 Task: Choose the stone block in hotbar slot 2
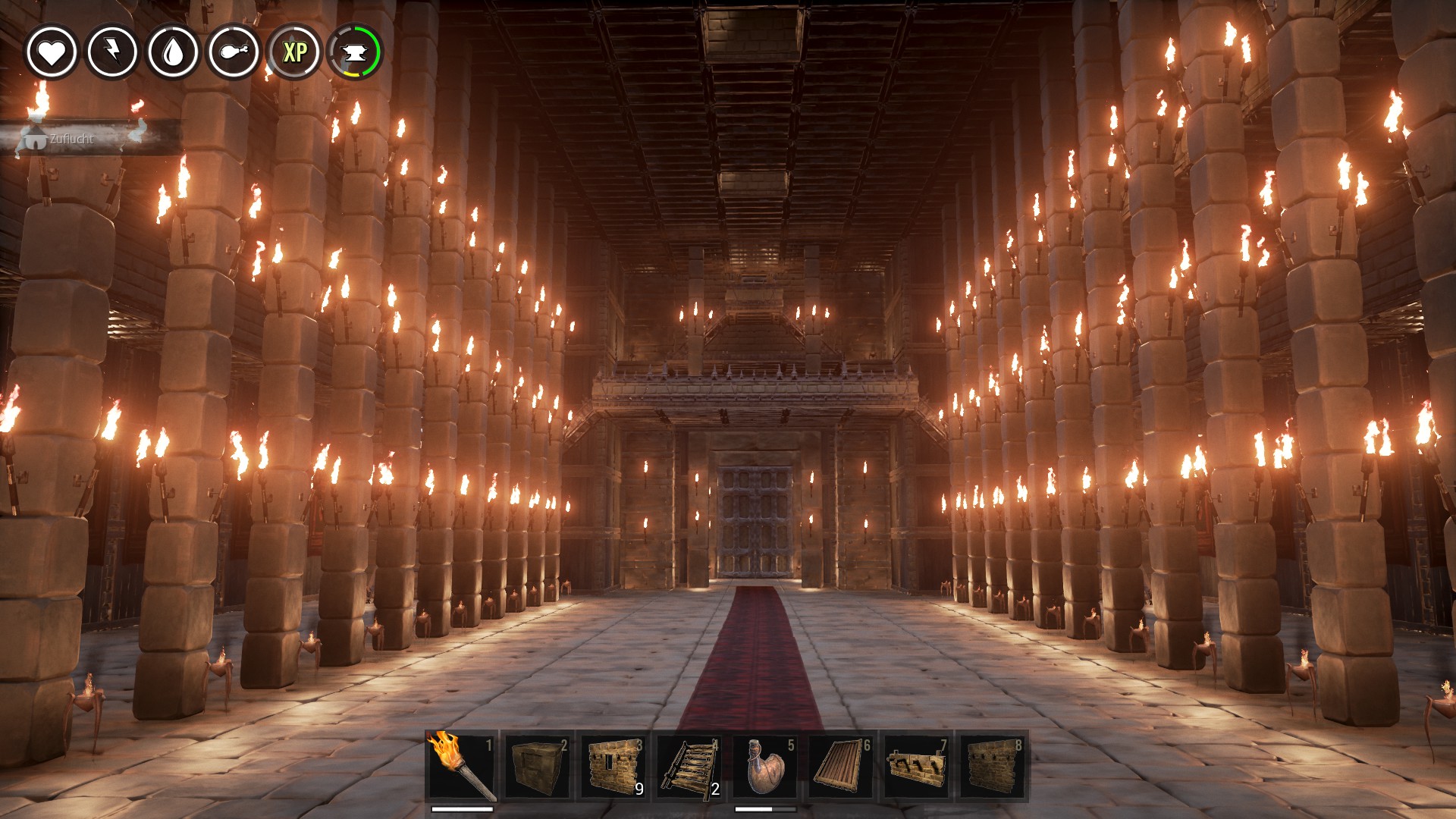538,765
